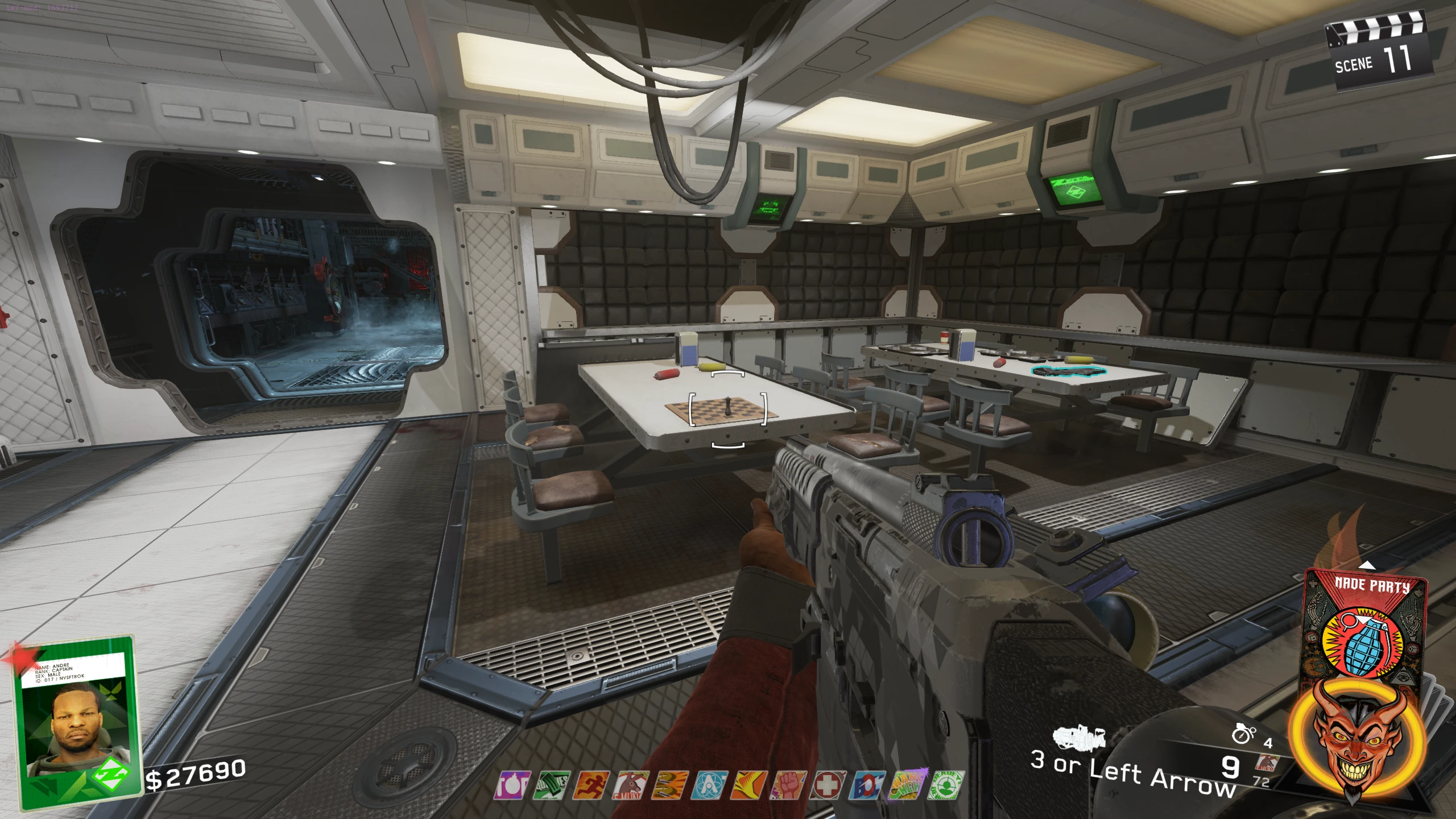1456x819 pixels.
Task: Select the glowing Change Chews perk icon
Action: (907, 785)
